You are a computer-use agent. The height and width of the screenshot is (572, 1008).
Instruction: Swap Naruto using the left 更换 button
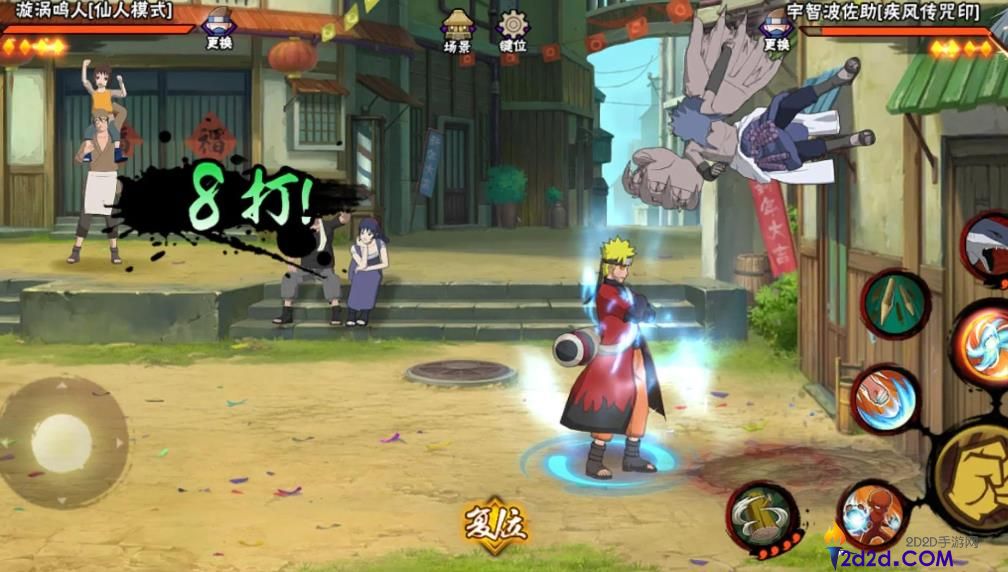(x=218, y=28)
